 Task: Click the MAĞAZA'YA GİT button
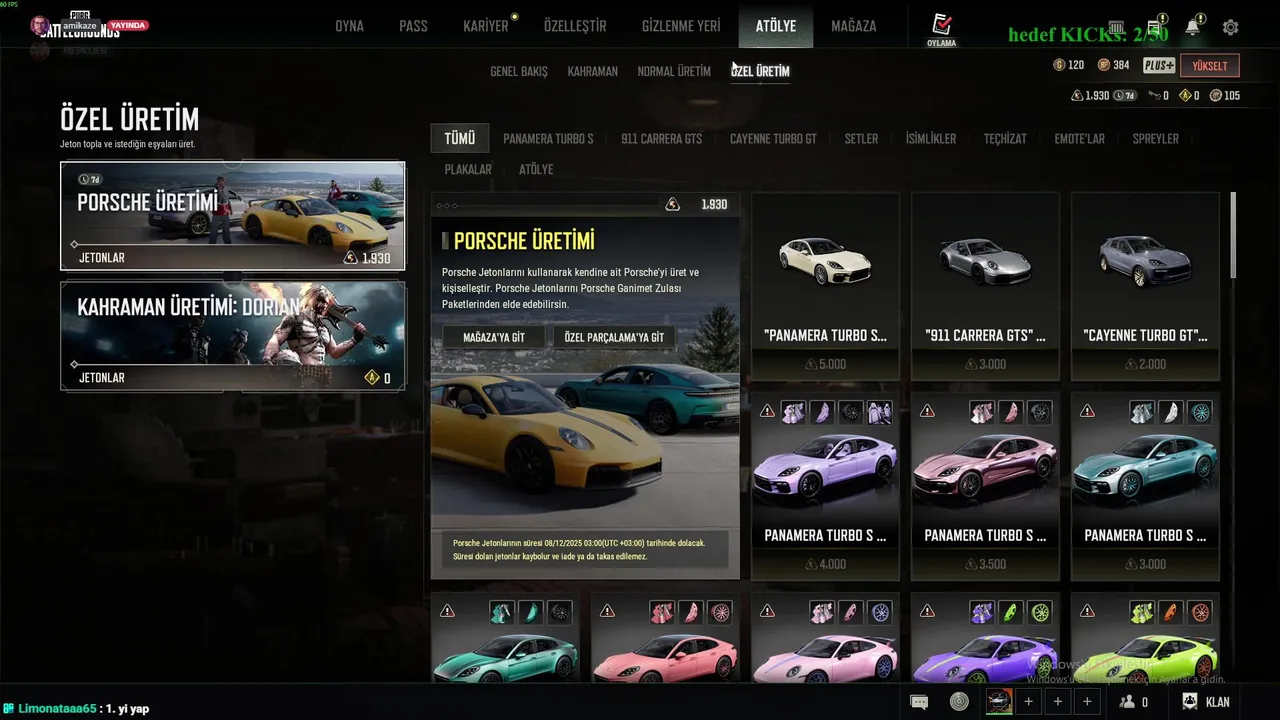(x=494, y=338)
